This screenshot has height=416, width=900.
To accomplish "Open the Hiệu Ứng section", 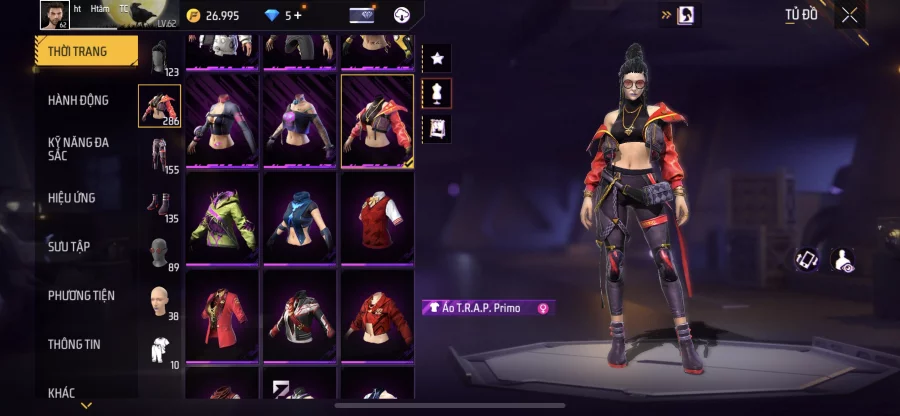I will (72, 198).
